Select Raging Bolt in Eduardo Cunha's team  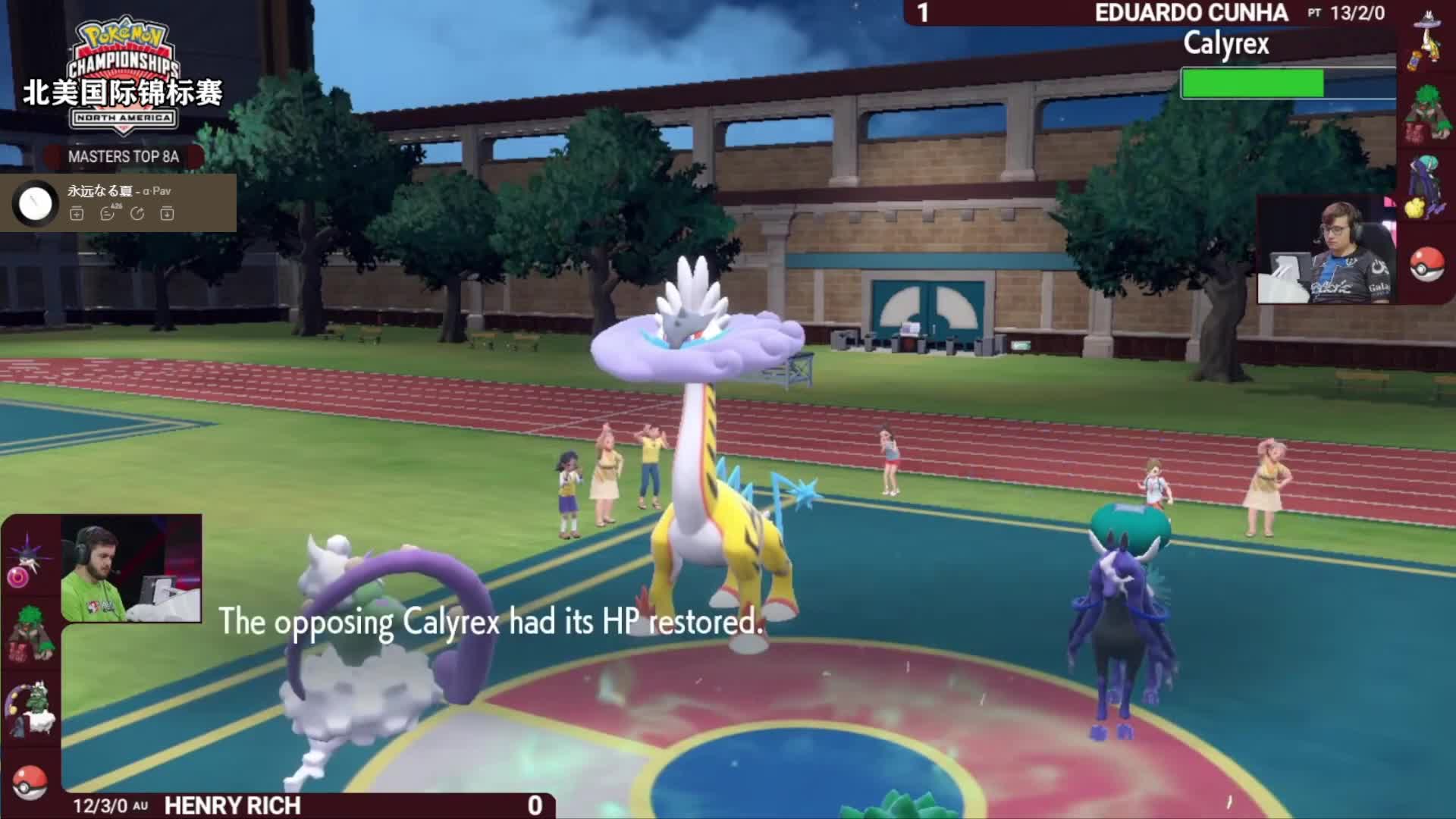point(1426,42)
